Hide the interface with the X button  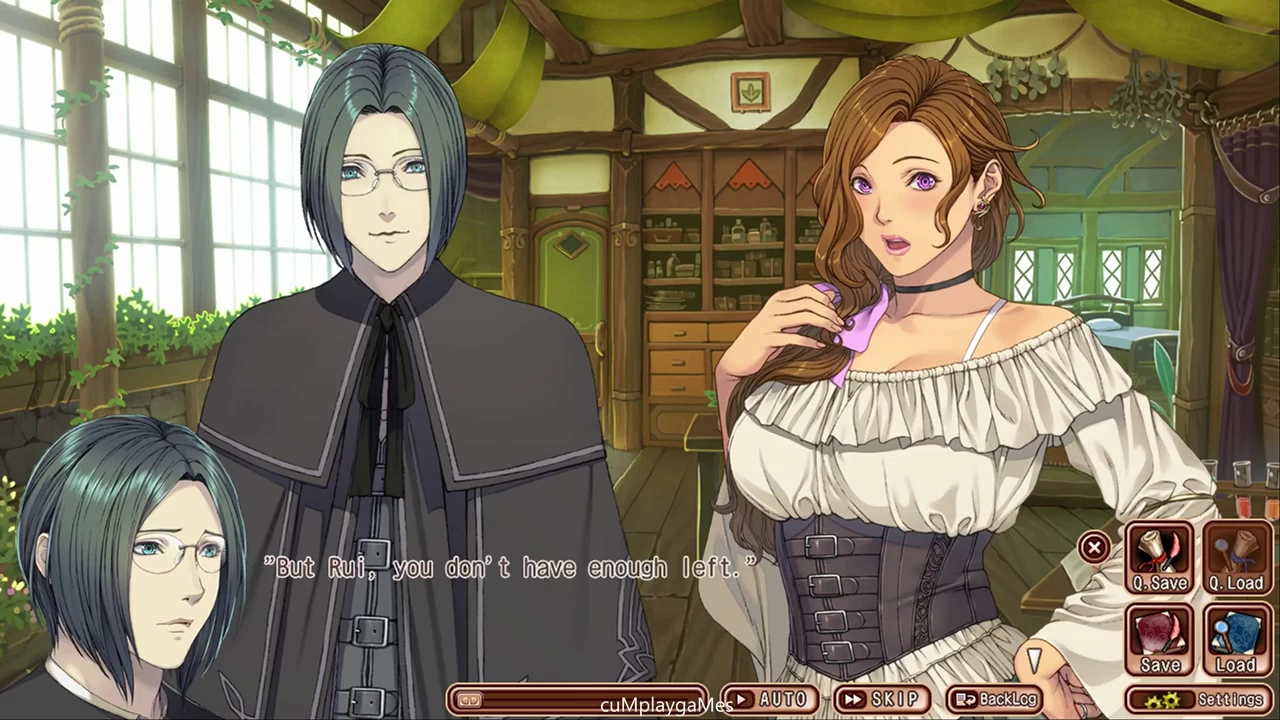[1094, 547]
